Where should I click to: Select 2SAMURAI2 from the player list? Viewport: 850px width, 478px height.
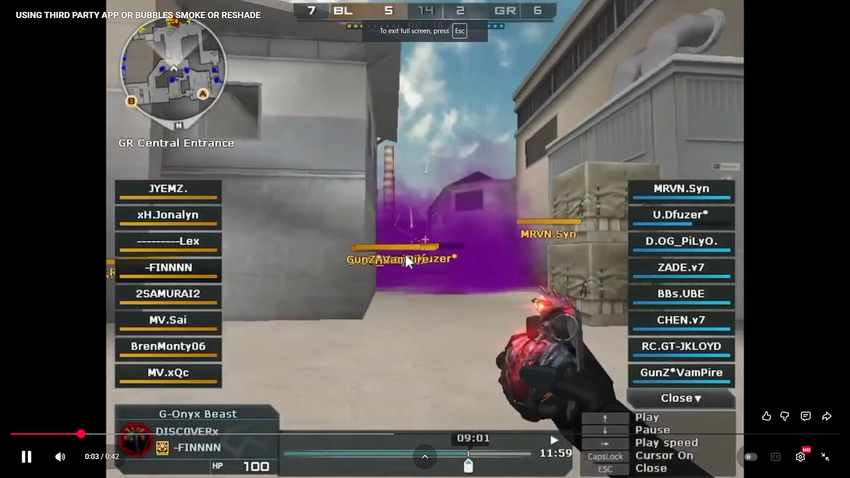(168, 294)
